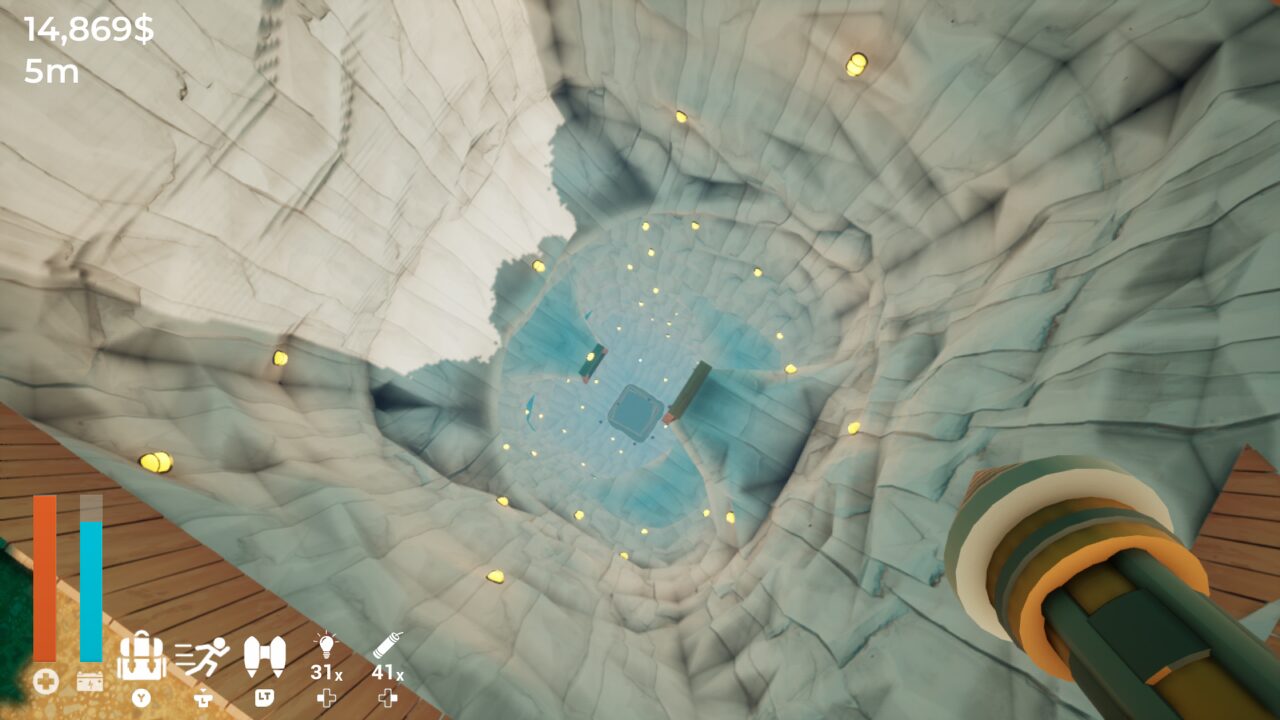Choose the dynamite stick item
The width and height of the screenshot is (1280, 720).
tap(388, 645)
